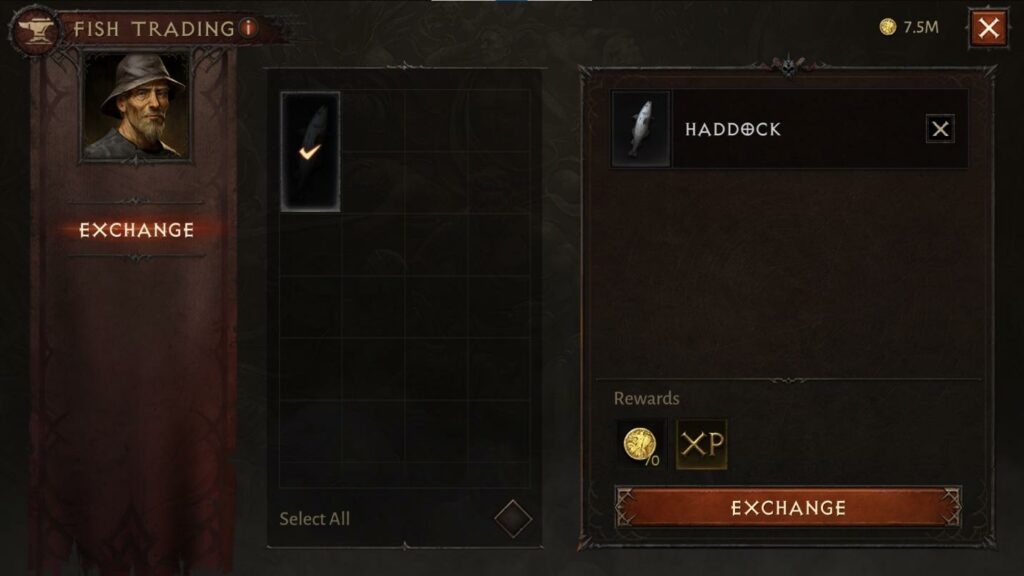1024x576 pixels.
Task: Deselect the checked fish in the grid
Action: (x=310, y=151)
